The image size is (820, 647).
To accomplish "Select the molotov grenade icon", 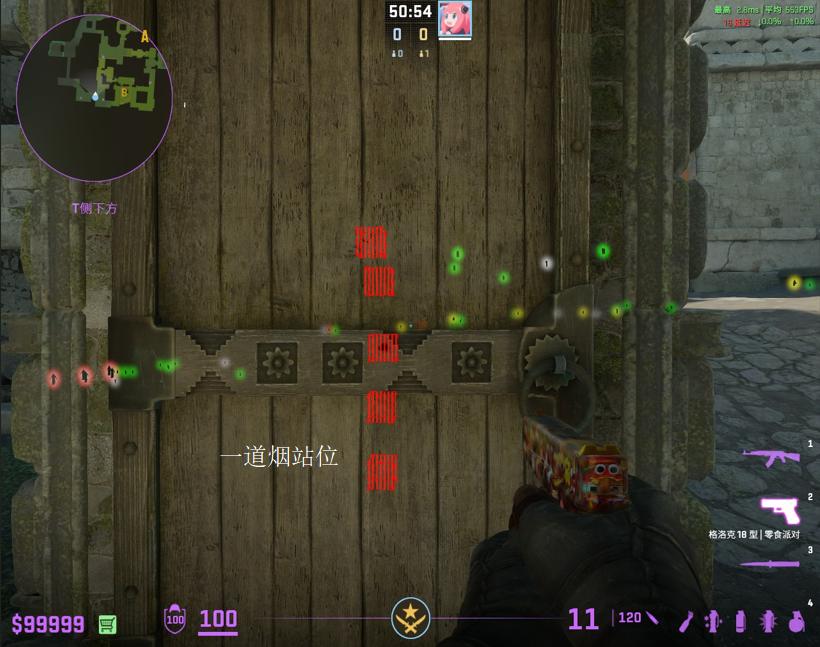I will [x=685, y=620].
